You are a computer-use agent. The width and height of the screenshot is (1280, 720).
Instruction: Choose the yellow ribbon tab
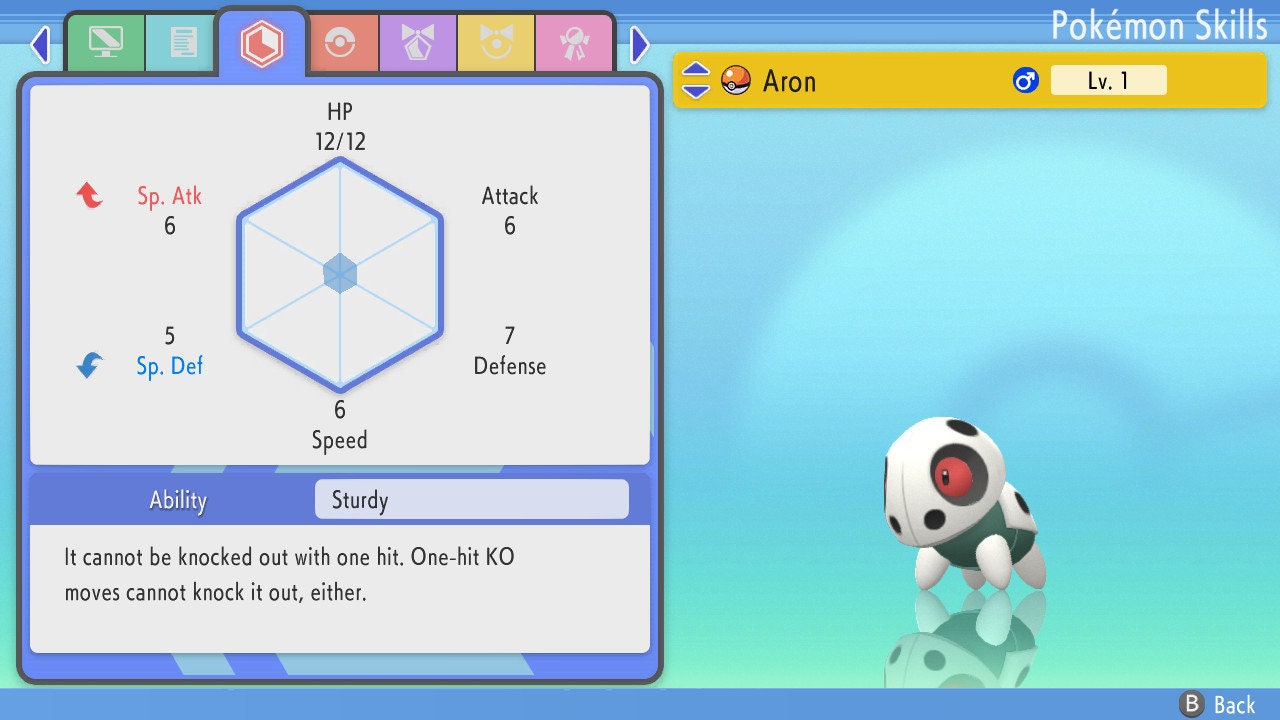(496, 44)
